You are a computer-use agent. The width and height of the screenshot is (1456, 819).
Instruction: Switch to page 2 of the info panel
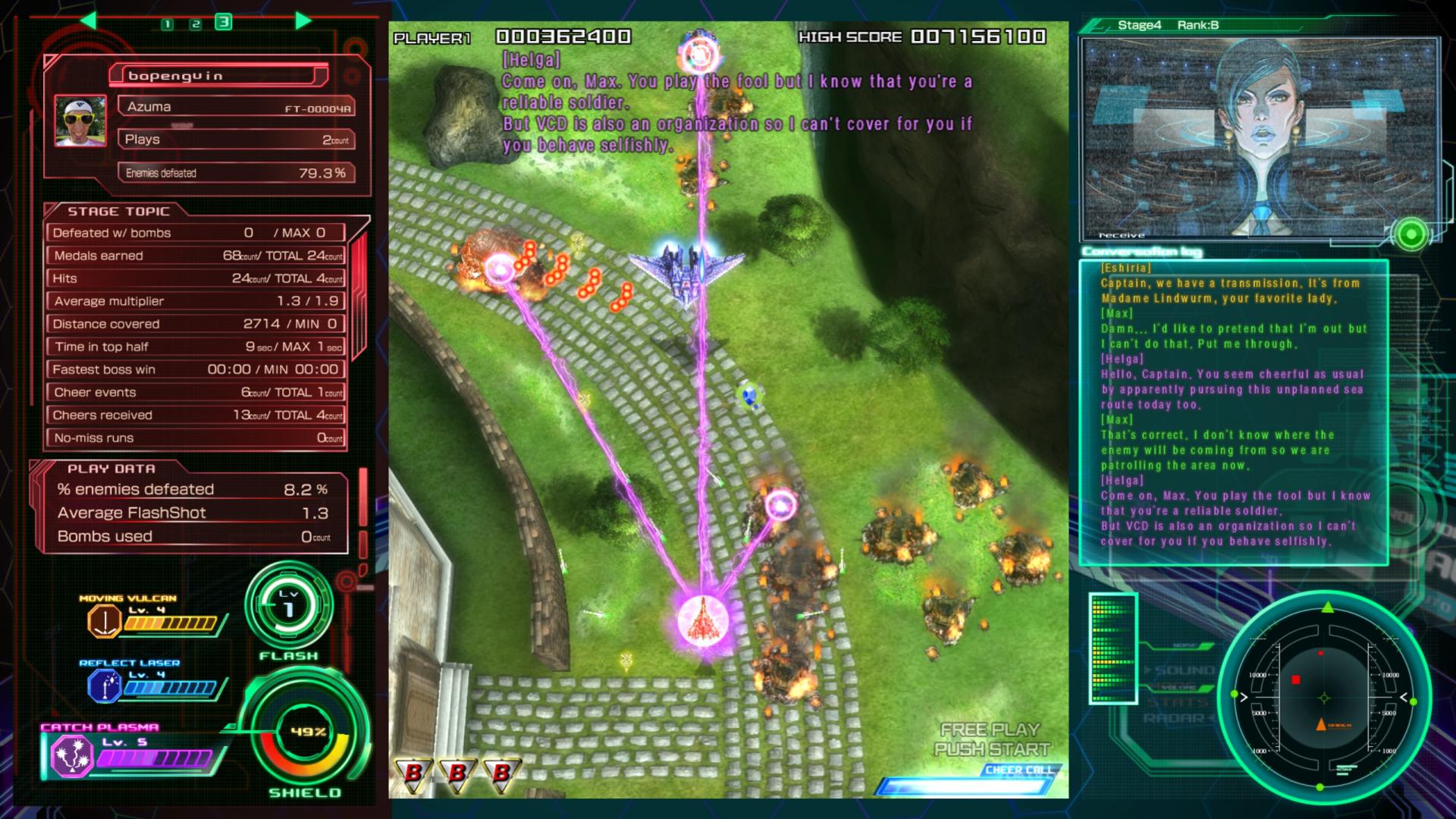(x=196, y=24)
